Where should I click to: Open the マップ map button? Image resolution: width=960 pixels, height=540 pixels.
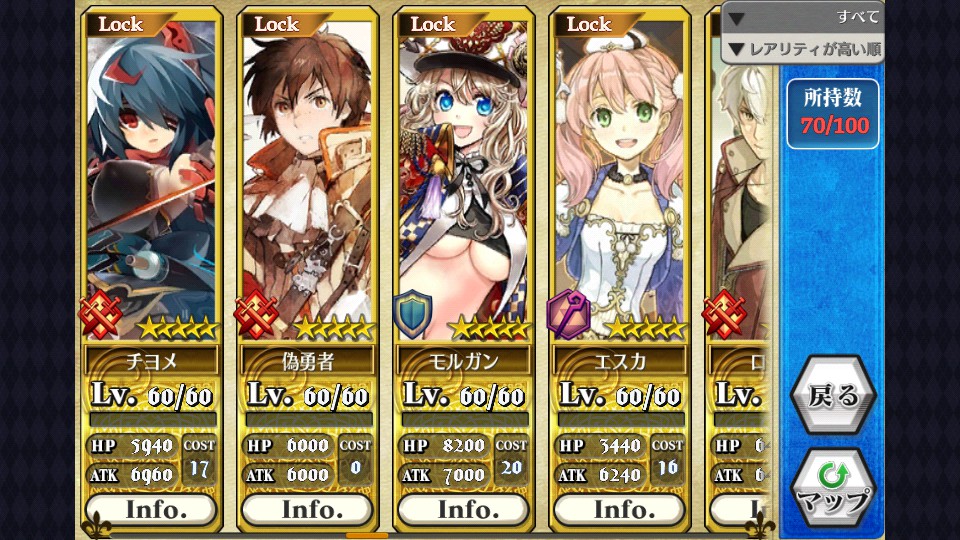[x=832, y=489]
